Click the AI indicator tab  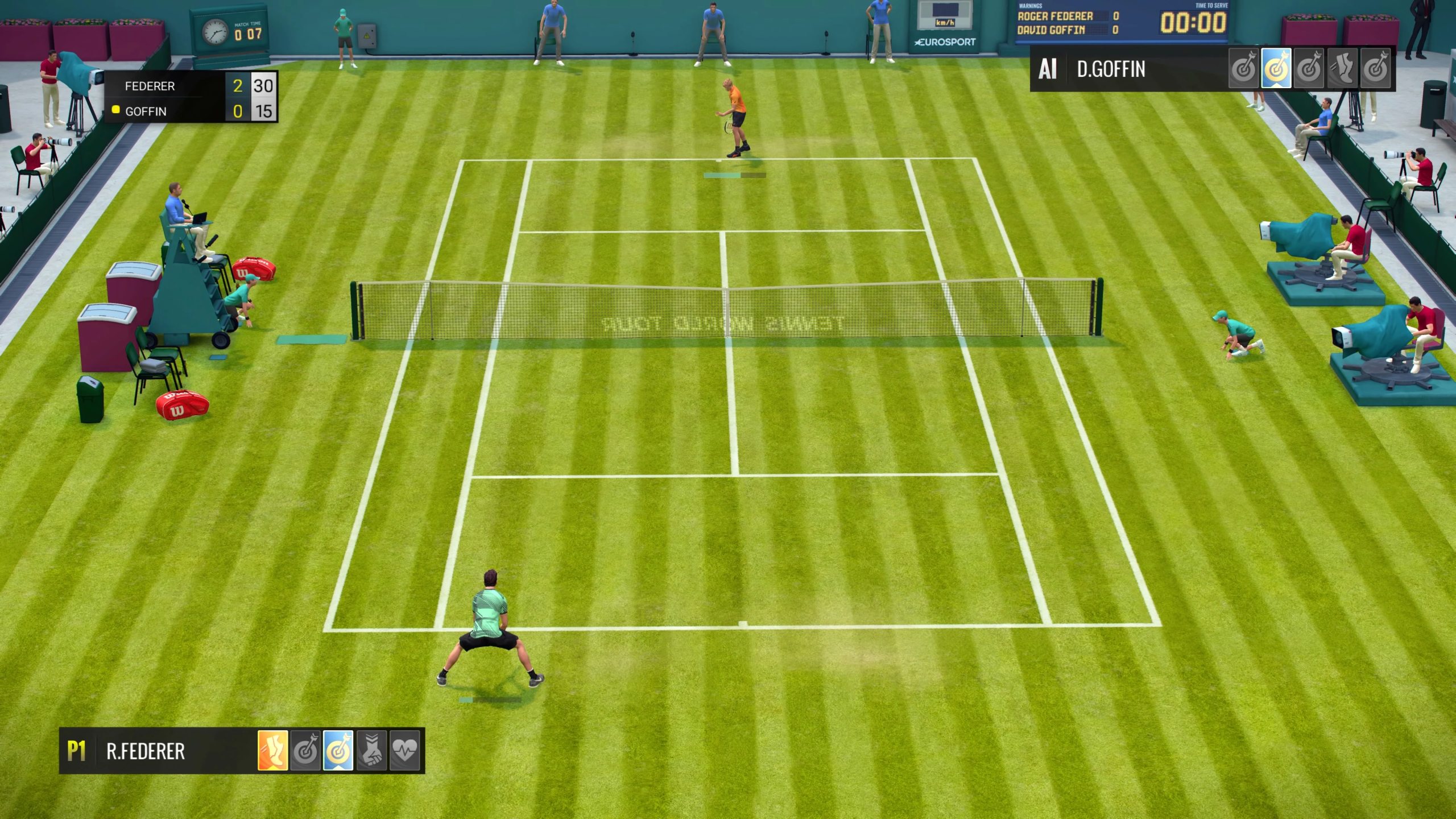click(1049, 69)
